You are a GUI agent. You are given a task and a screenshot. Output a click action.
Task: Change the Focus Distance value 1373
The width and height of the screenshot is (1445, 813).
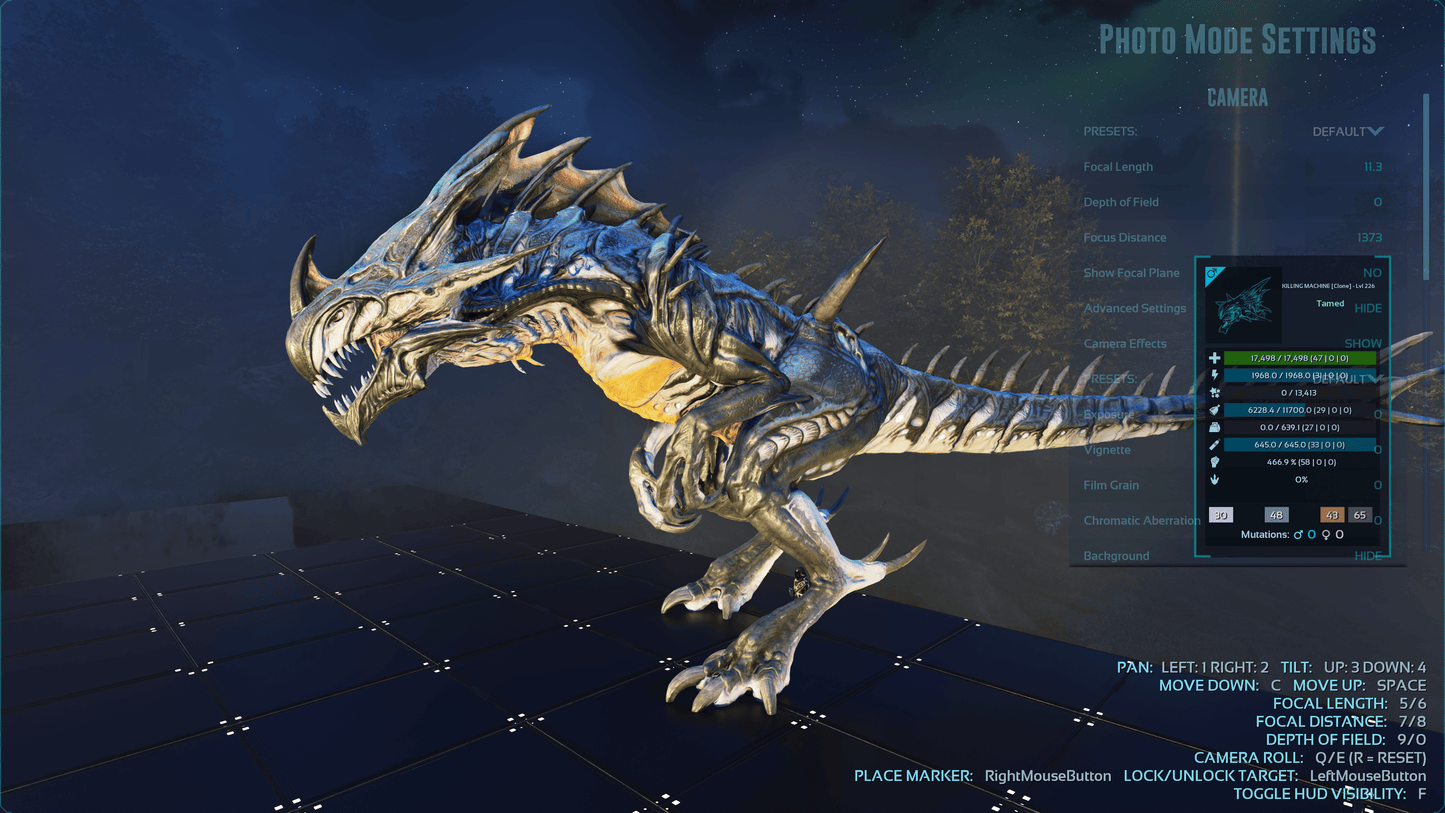tap(1369, 238)
